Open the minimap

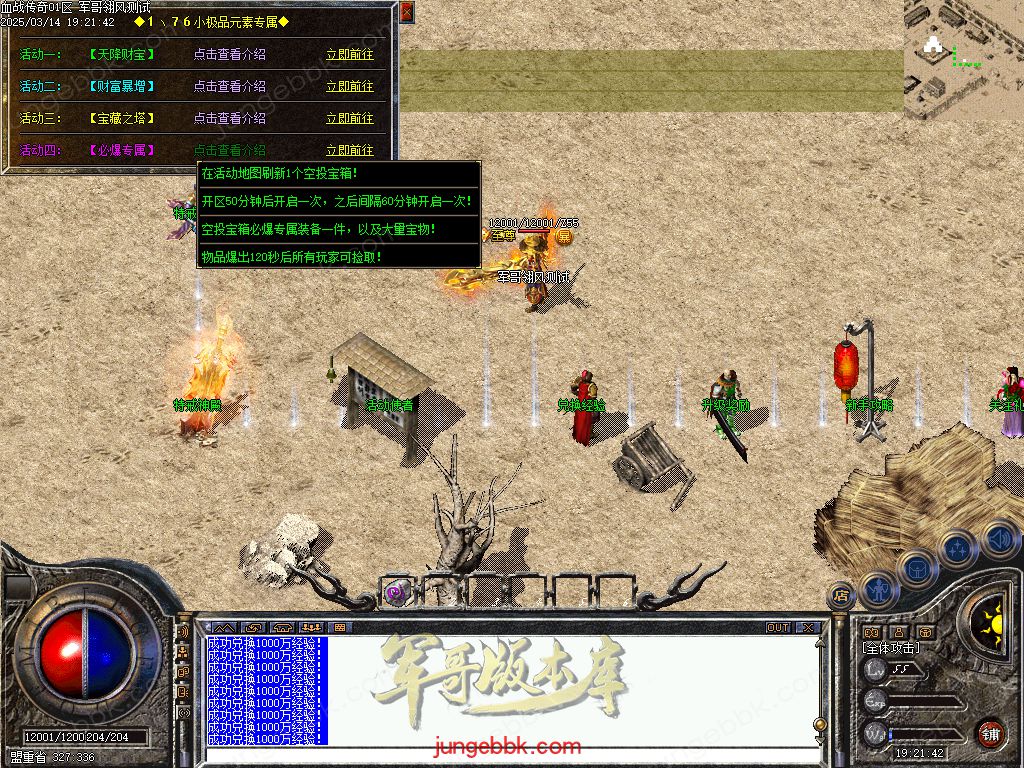963,60
